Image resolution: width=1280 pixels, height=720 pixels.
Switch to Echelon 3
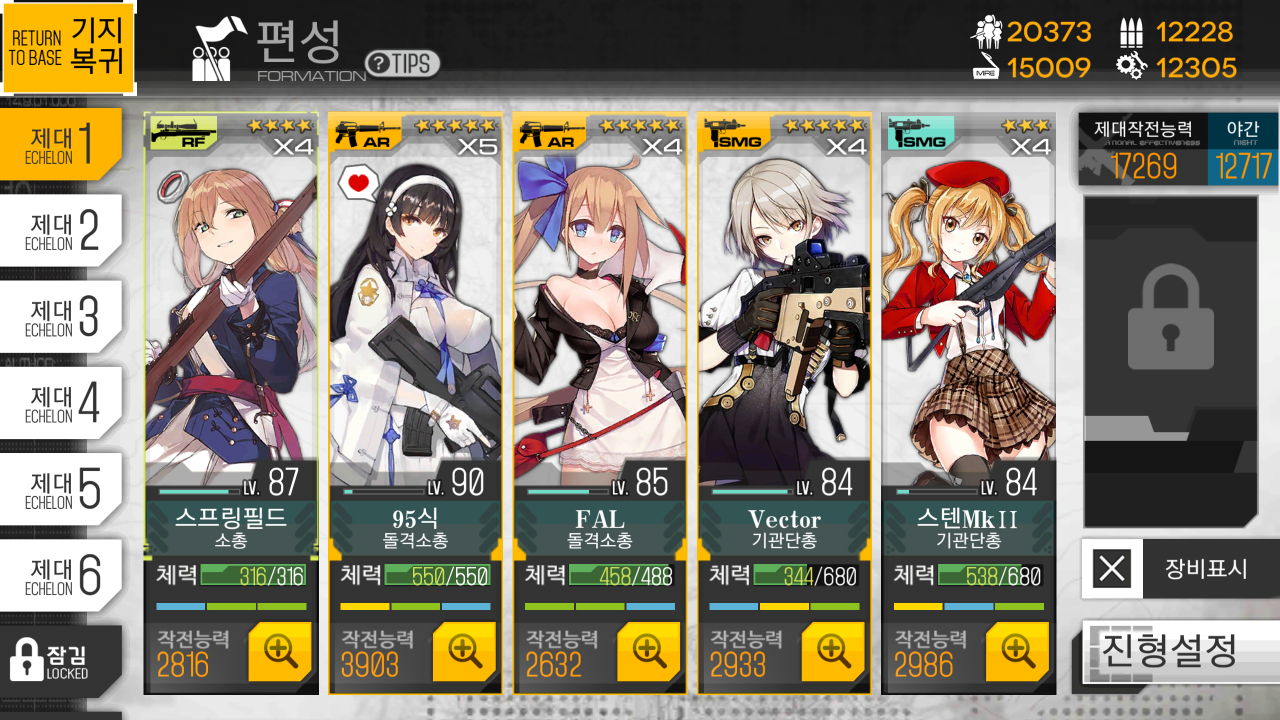click(60, 317)
